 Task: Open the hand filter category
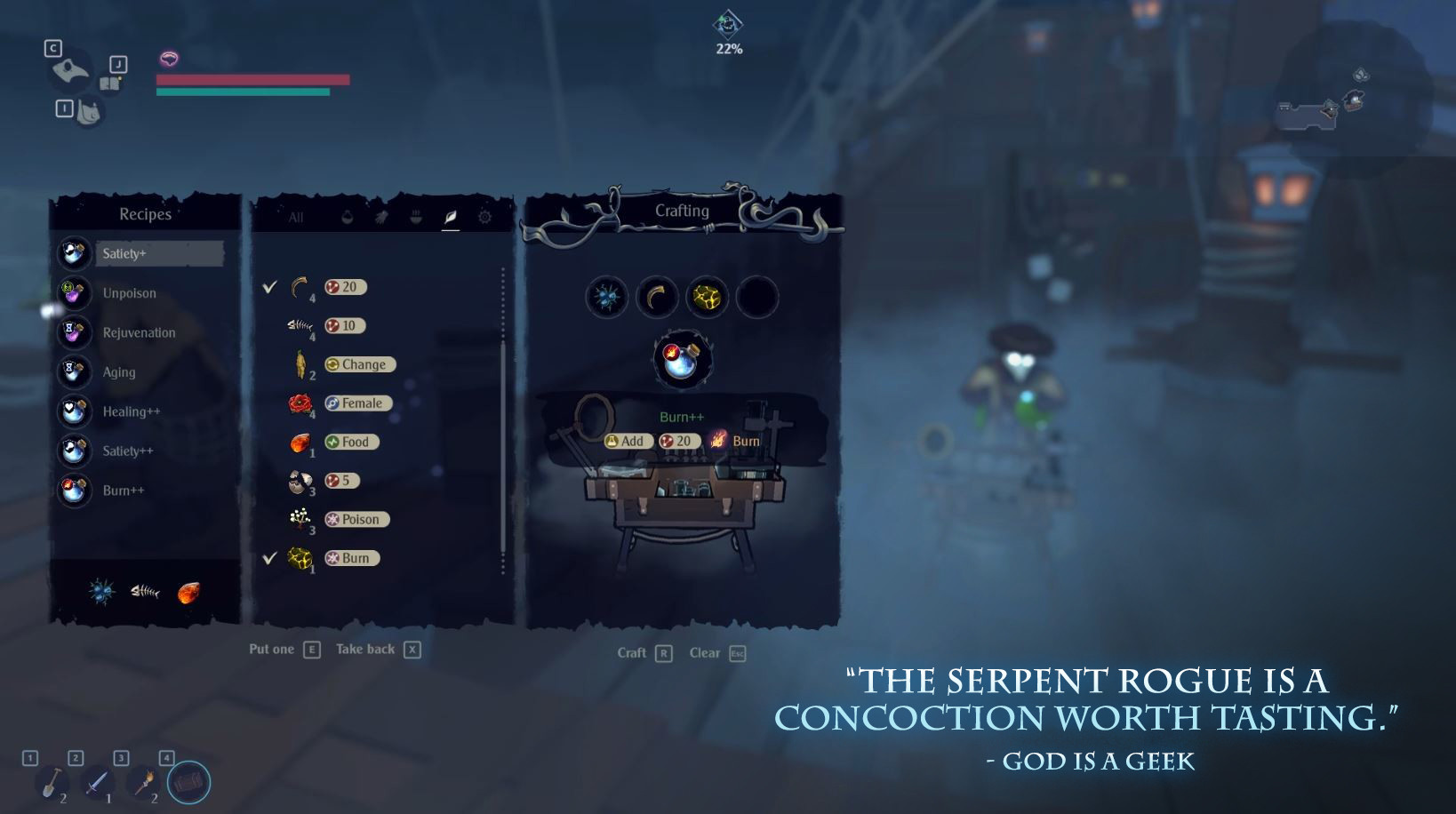(x=381, y=217)
